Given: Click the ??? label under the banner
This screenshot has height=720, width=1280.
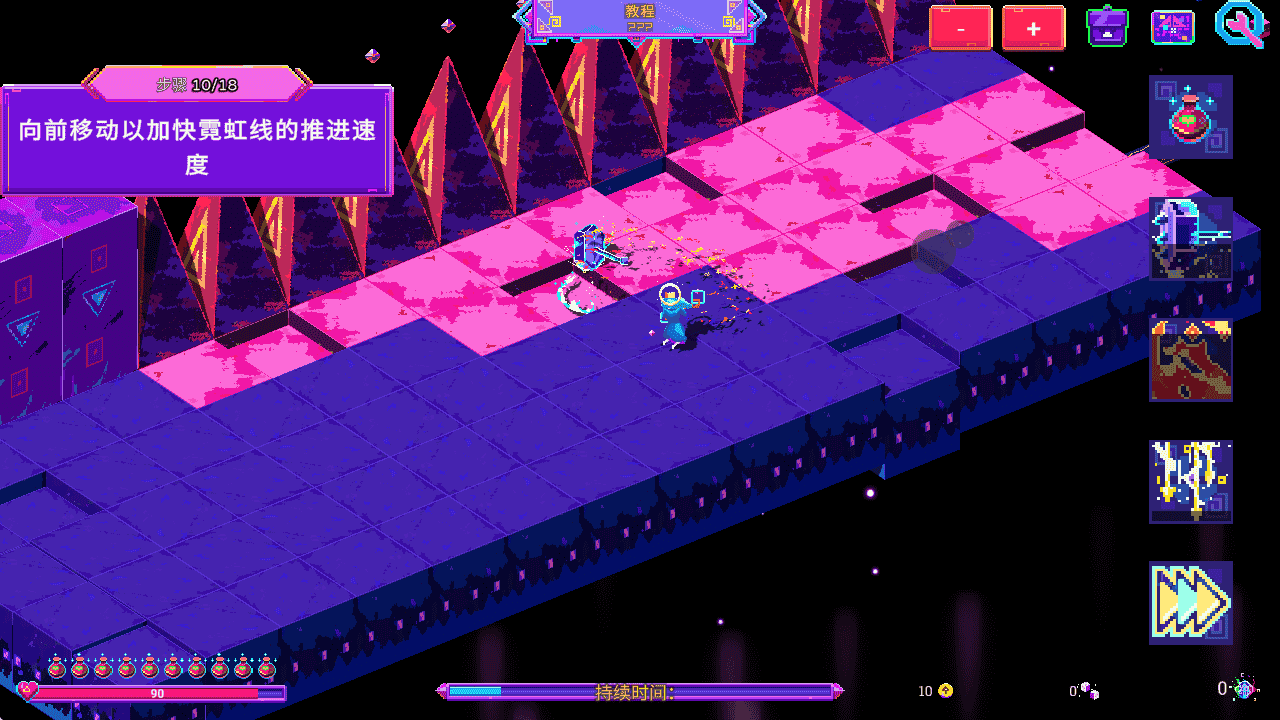Looking at the screenshot, I should point(640,27).
